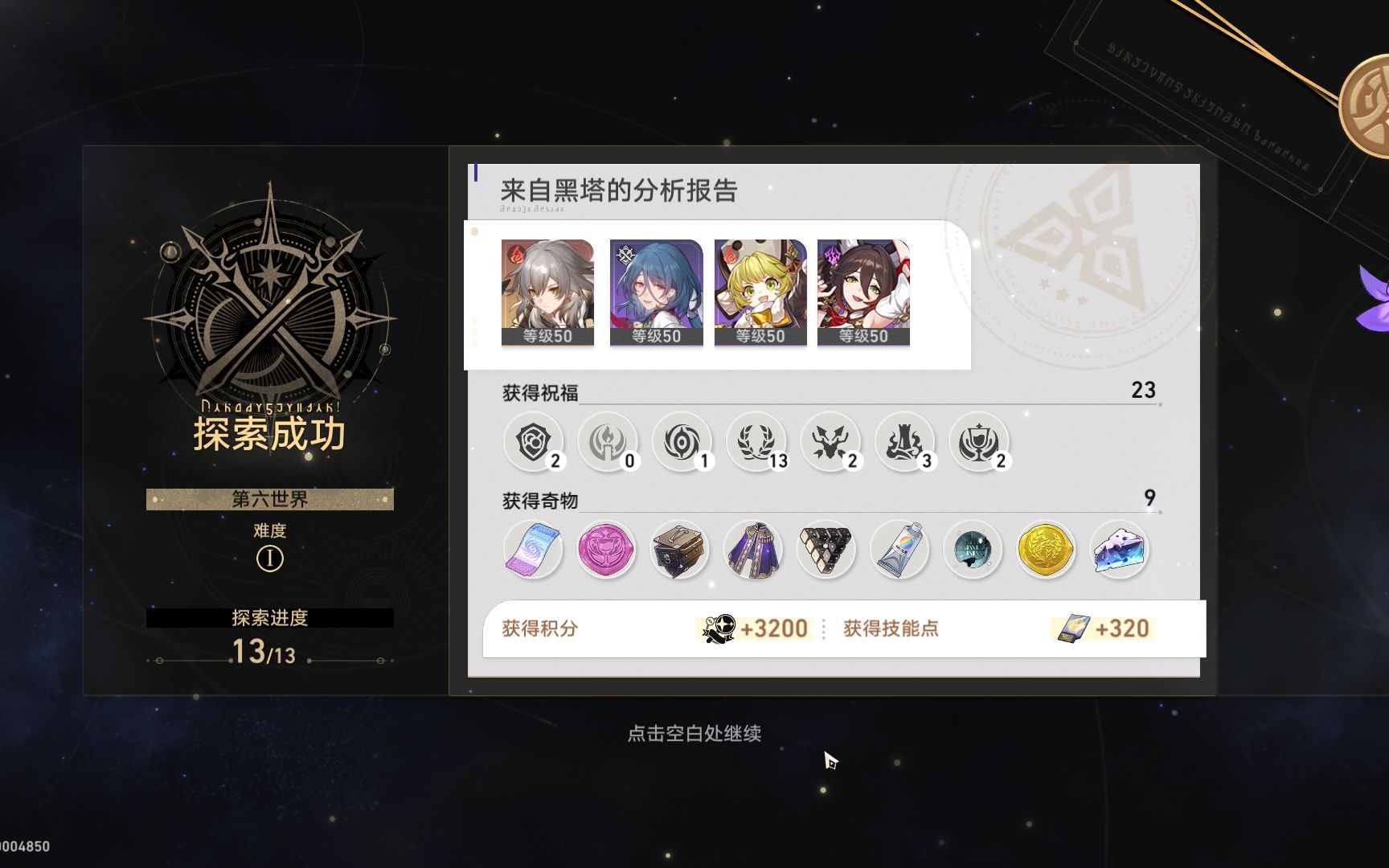
Task: Click the pink wax seal curio
Action: click(607, 550)
